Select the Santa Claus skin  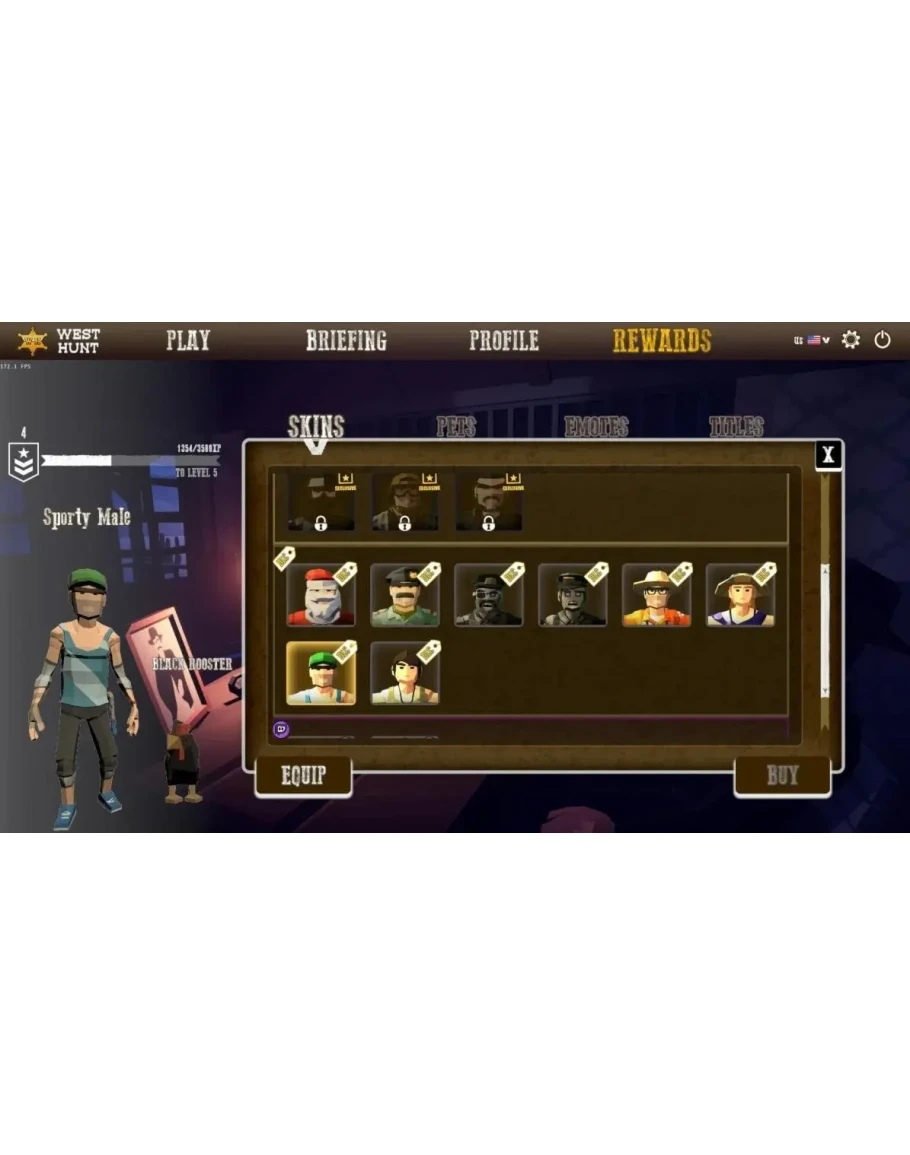click(321, 596)
